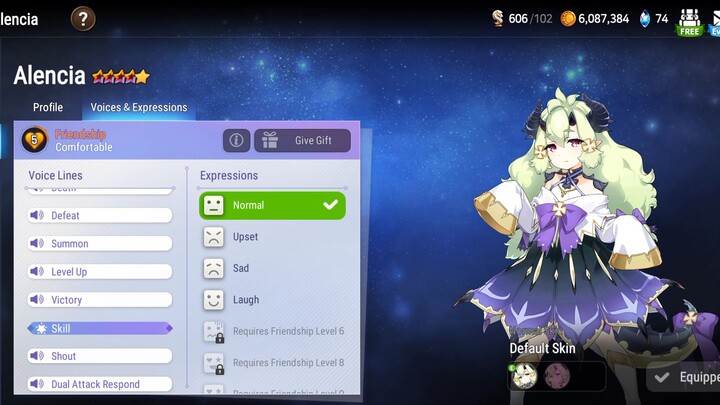
Task: Play the Shout voice line
Action: pyautogui.click(x=99, y=356)
